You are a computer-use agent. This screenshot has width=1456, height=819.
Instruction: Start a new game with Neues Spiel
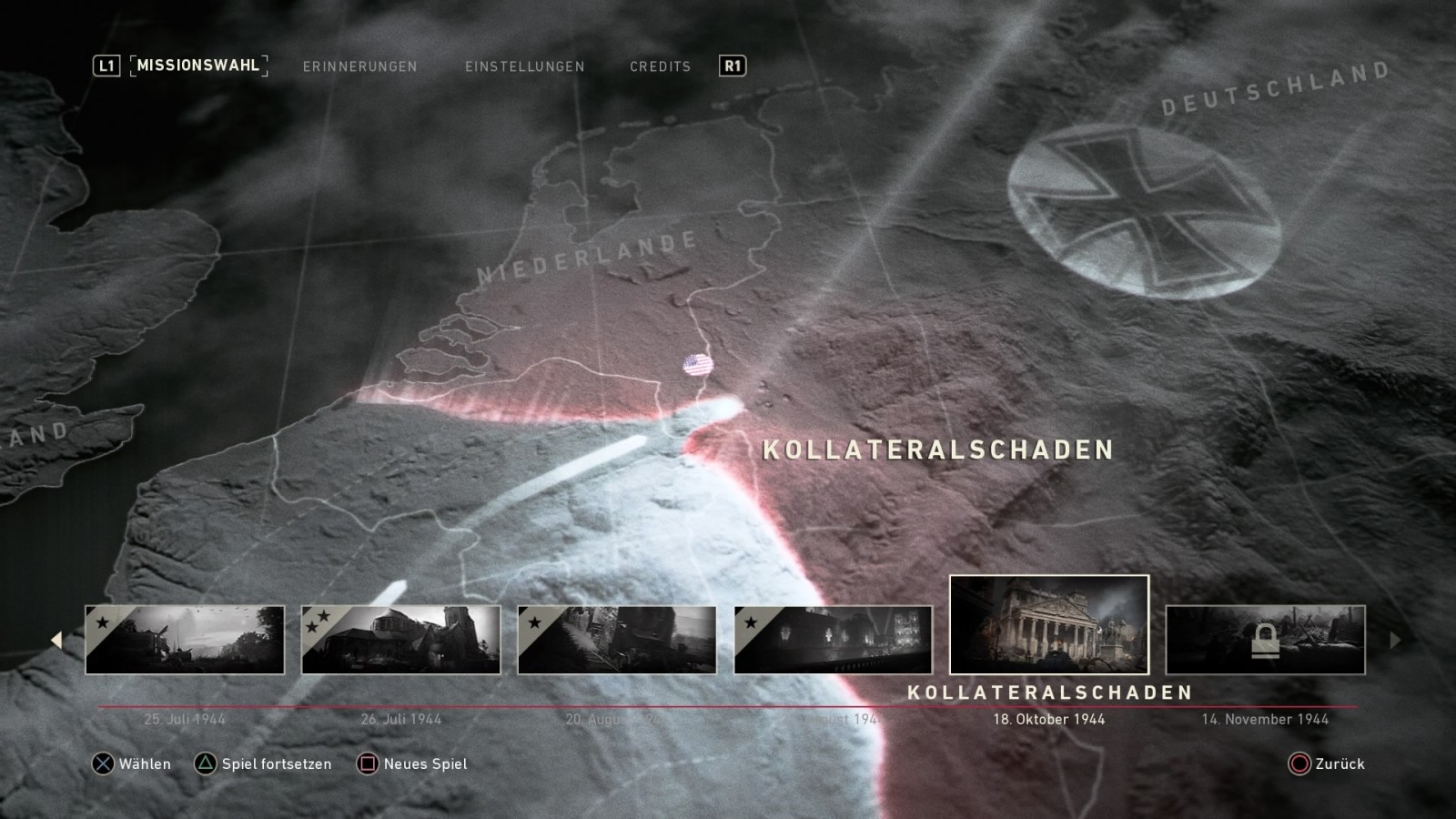pyautogui.click(x=412, y=763)
